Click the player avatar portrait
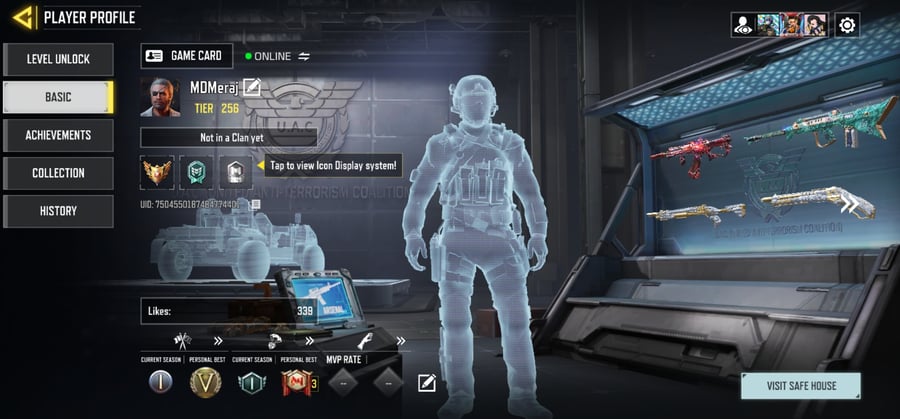Image resolution: width=900 pixels, height=419 pixels. pyautogui.click(x=161, y=98)
